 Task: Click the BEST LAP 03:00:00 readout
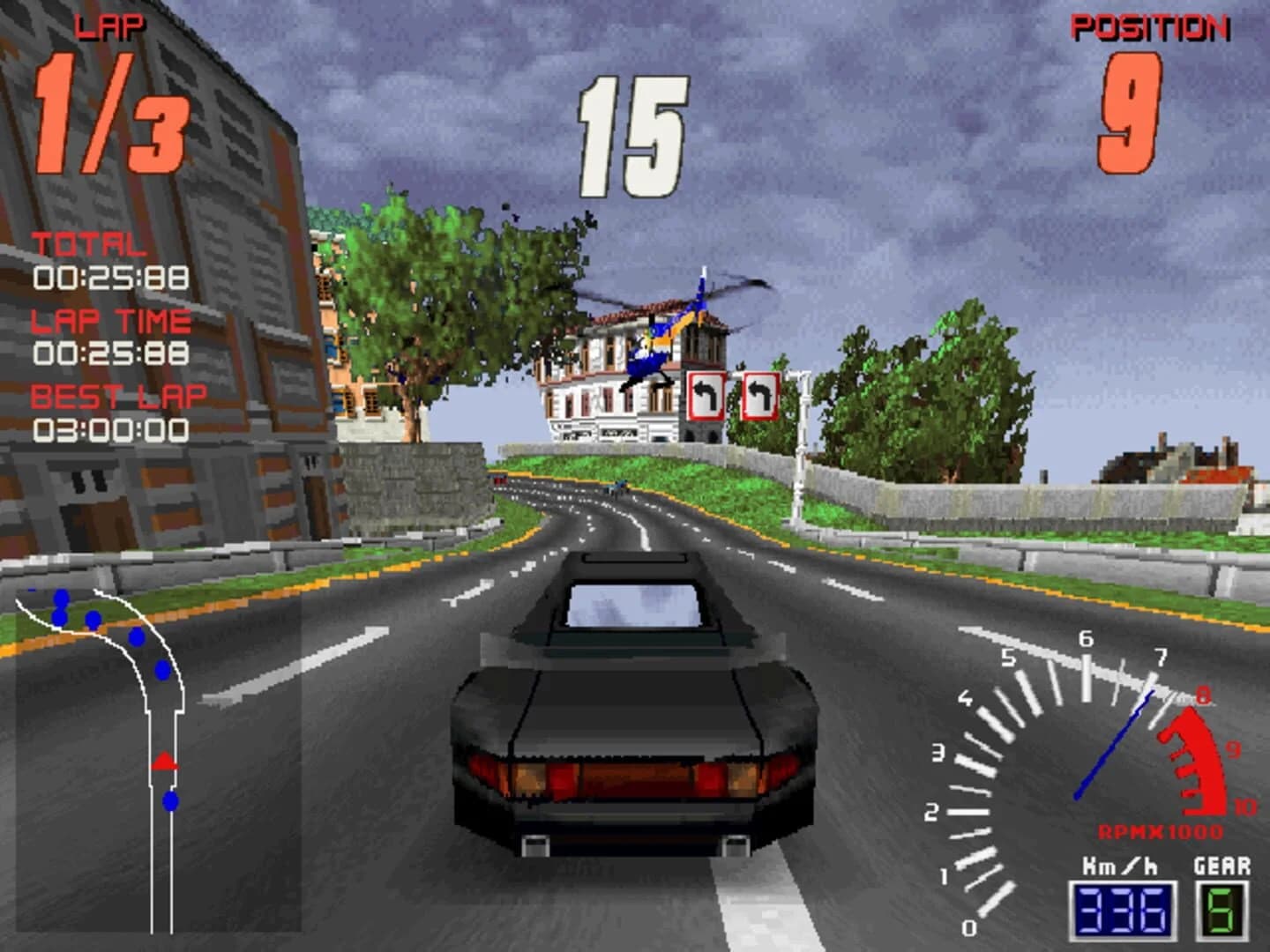[x=110, y=432]
